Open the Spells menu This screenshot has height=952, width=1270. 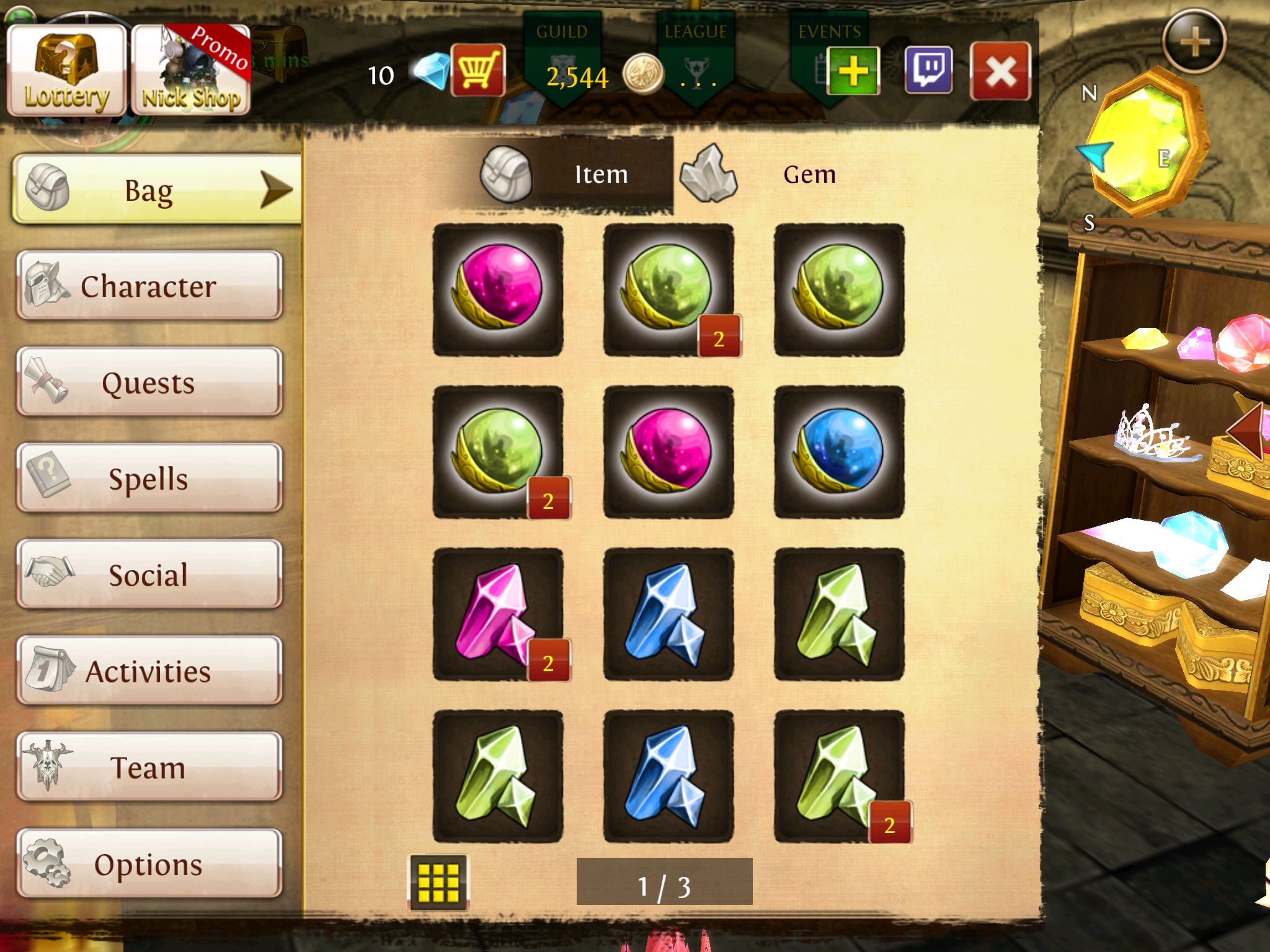(x=149, y=478)
